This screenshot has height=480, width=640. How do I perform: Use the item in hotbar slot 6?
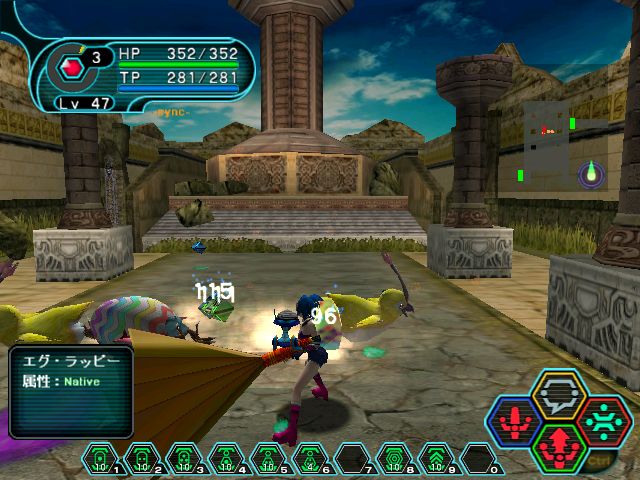(x=309, y=458)
